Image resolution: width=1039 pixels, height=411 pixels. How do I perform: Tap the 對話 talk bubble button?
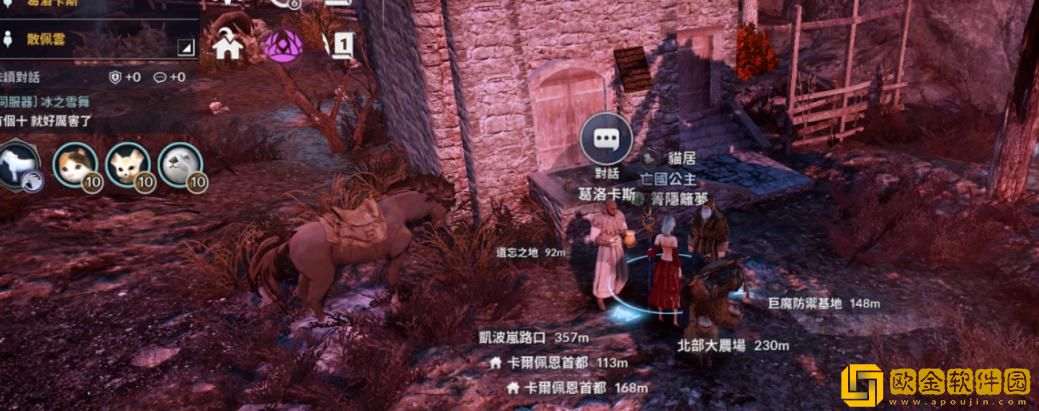tap(606, 141)
